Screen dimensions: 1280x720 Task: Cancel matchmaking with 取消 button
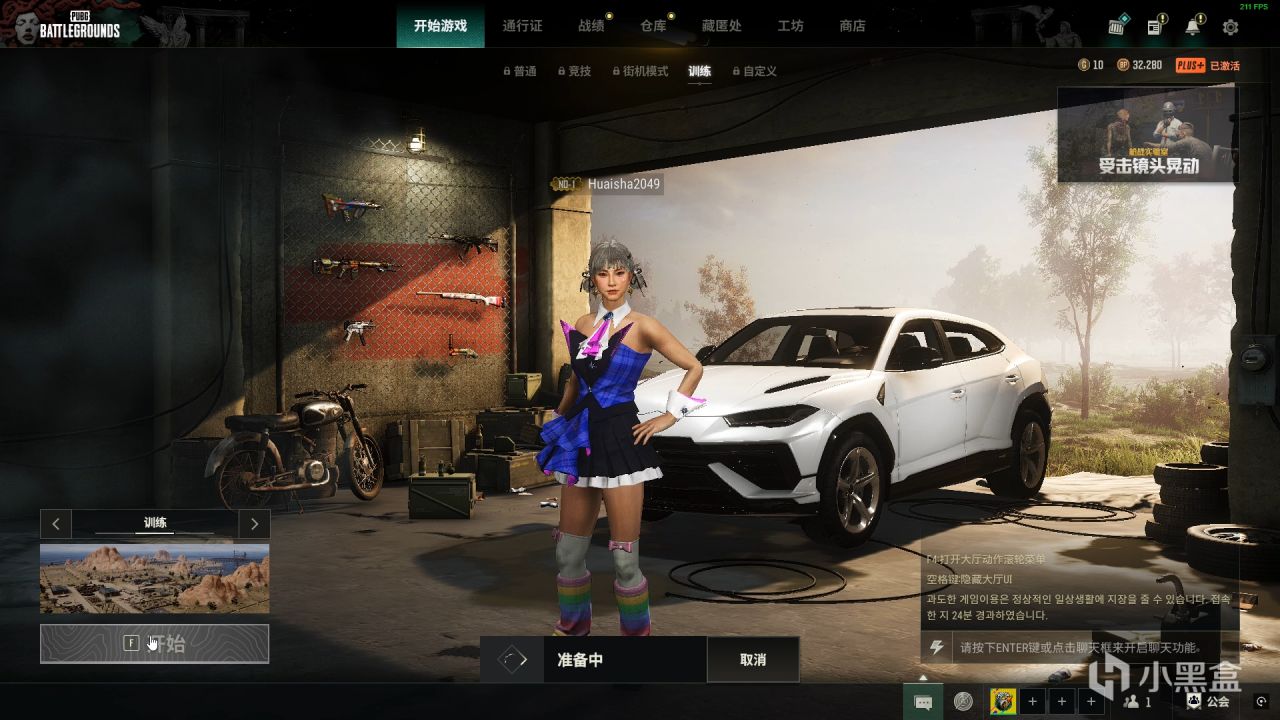click(x=753, y=659)
